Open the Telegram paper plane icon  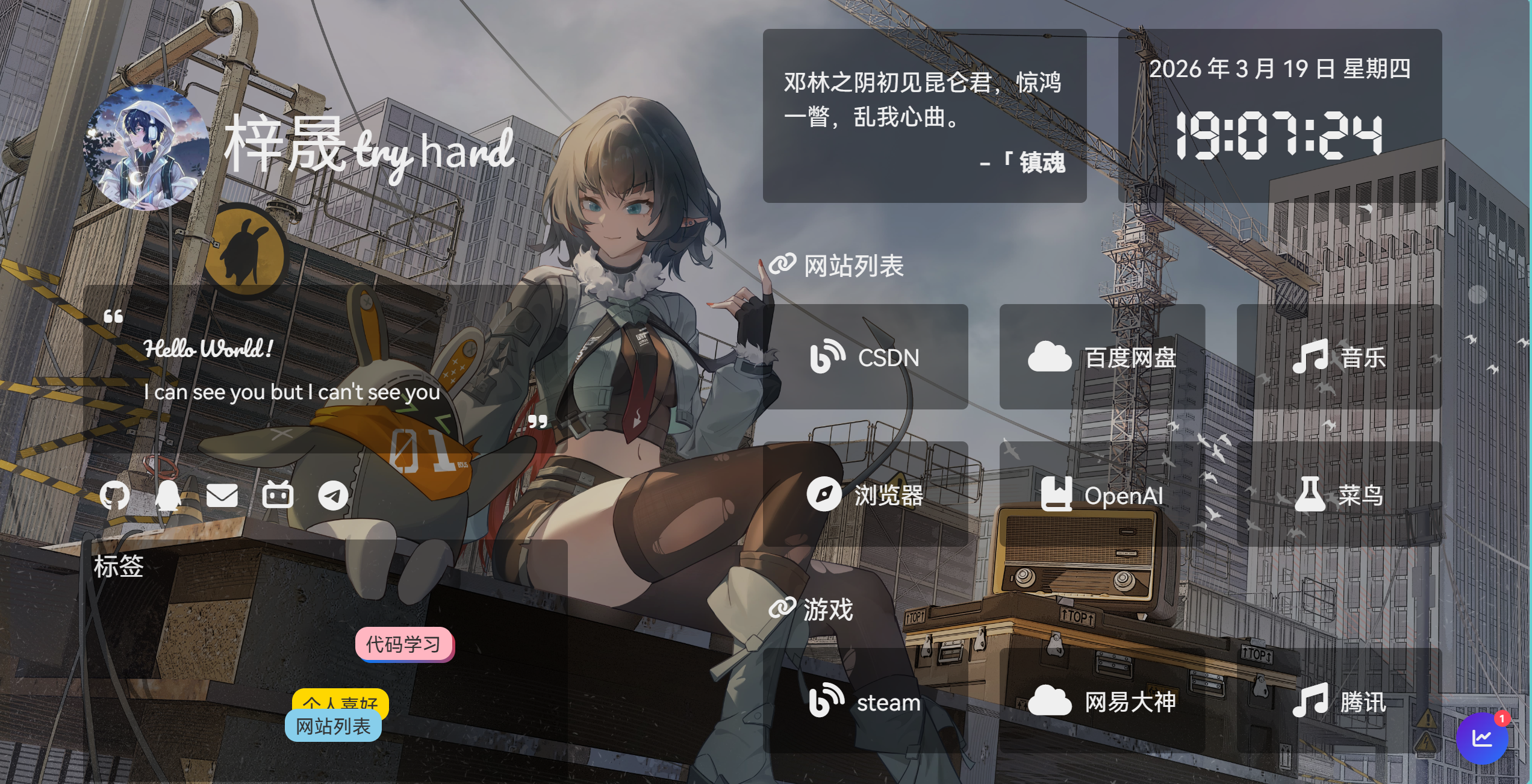(333, 495)
